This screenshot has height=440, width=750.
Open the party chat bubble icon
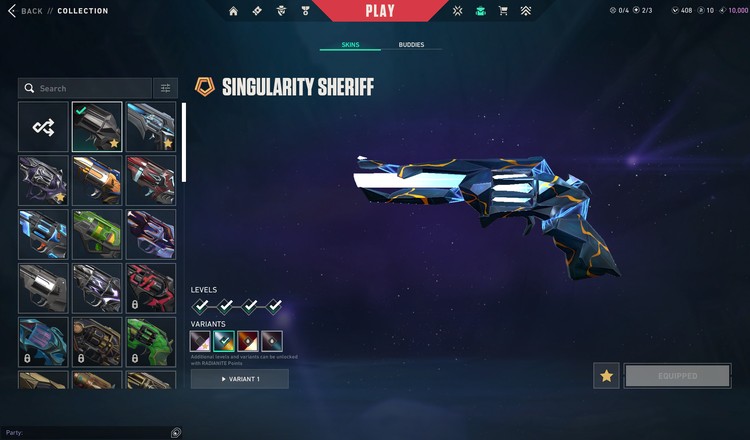176,432
